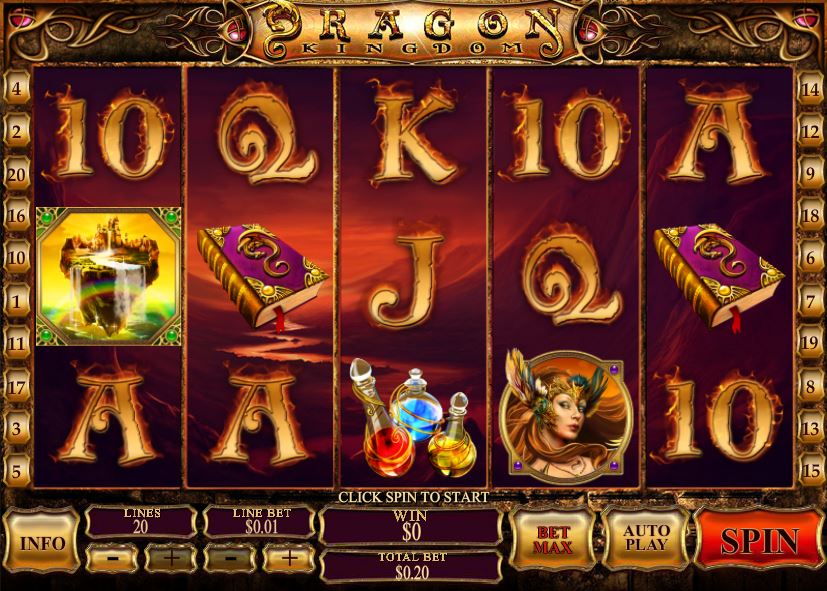Start AUTO PLAY mode
This screenshot has height=591, width=827.
[645, 539]
